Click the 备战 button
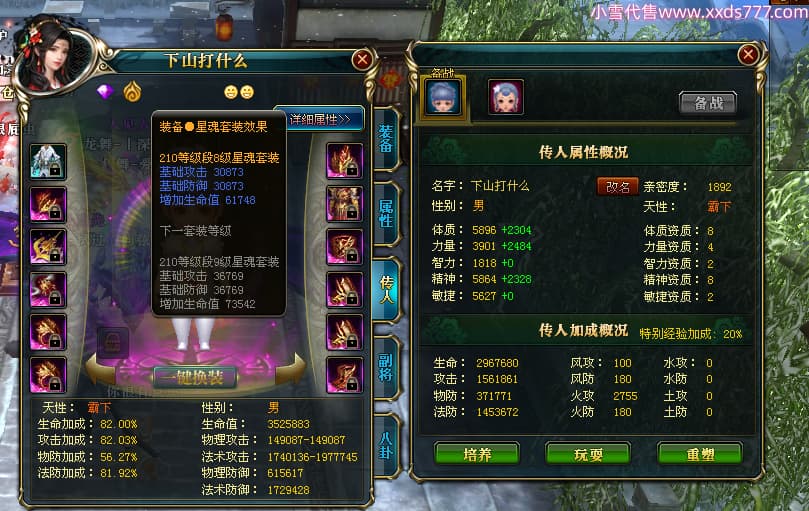 (707, 102)
